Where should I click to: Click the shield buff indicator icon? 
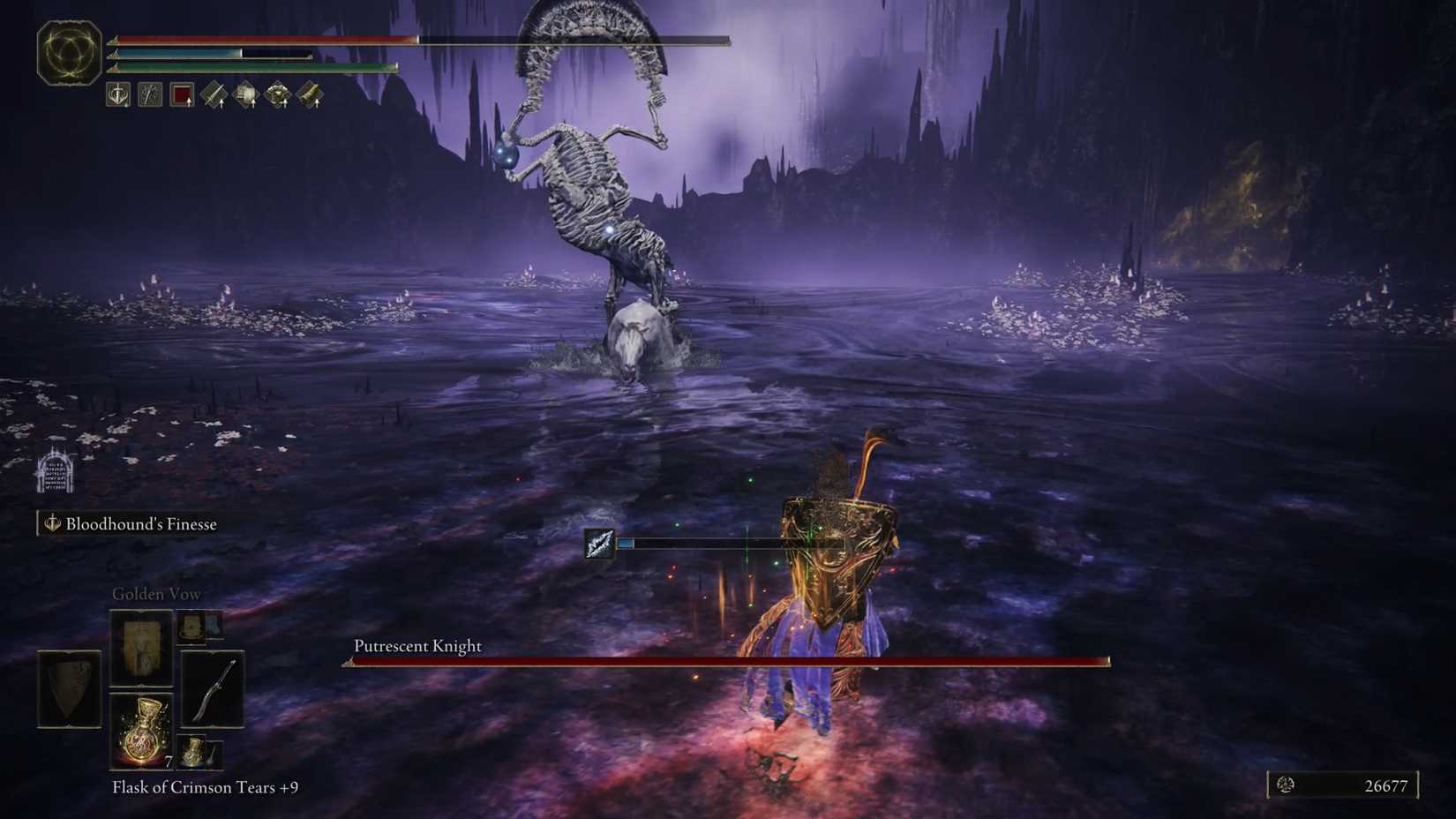coord(246,94)
